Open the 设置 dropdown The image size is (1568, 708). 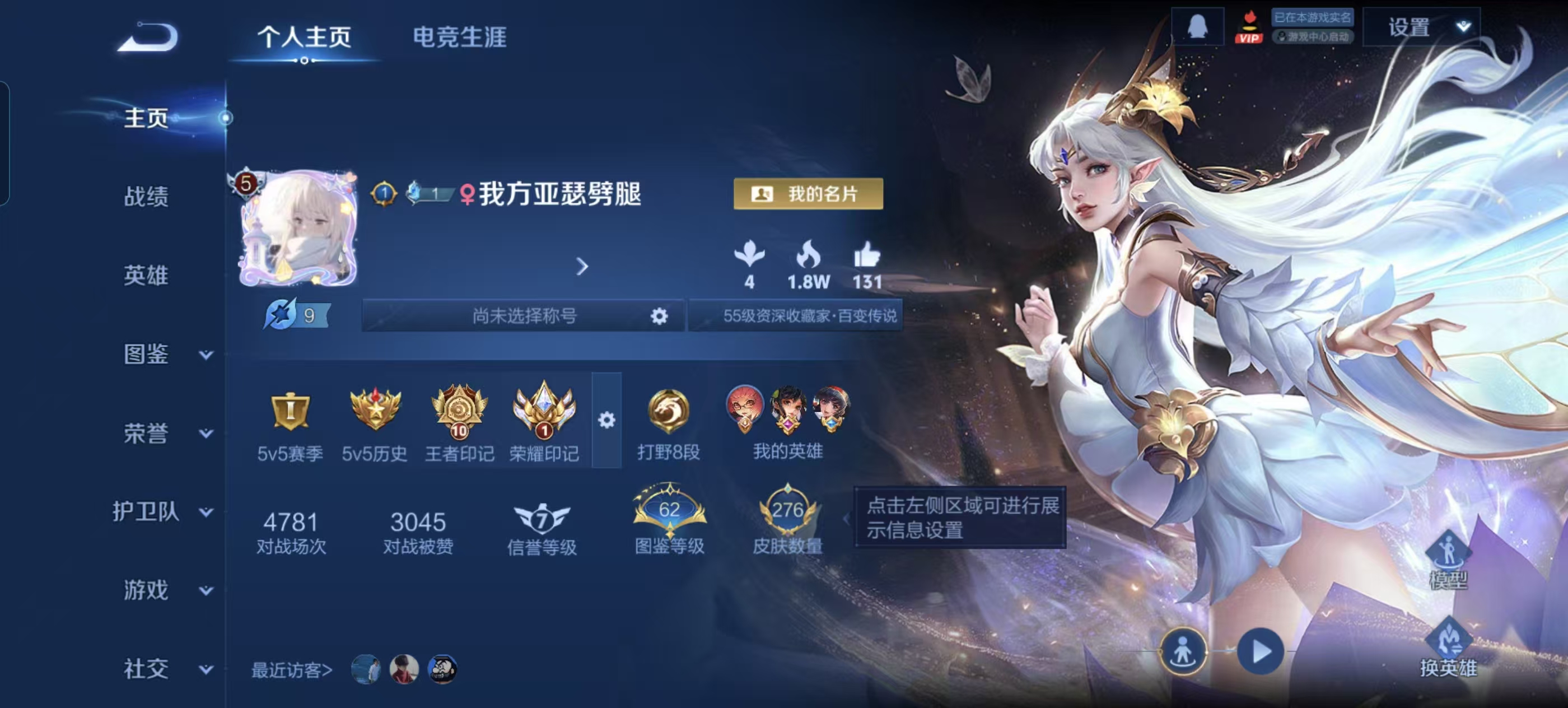click(x=1421, y=27)
